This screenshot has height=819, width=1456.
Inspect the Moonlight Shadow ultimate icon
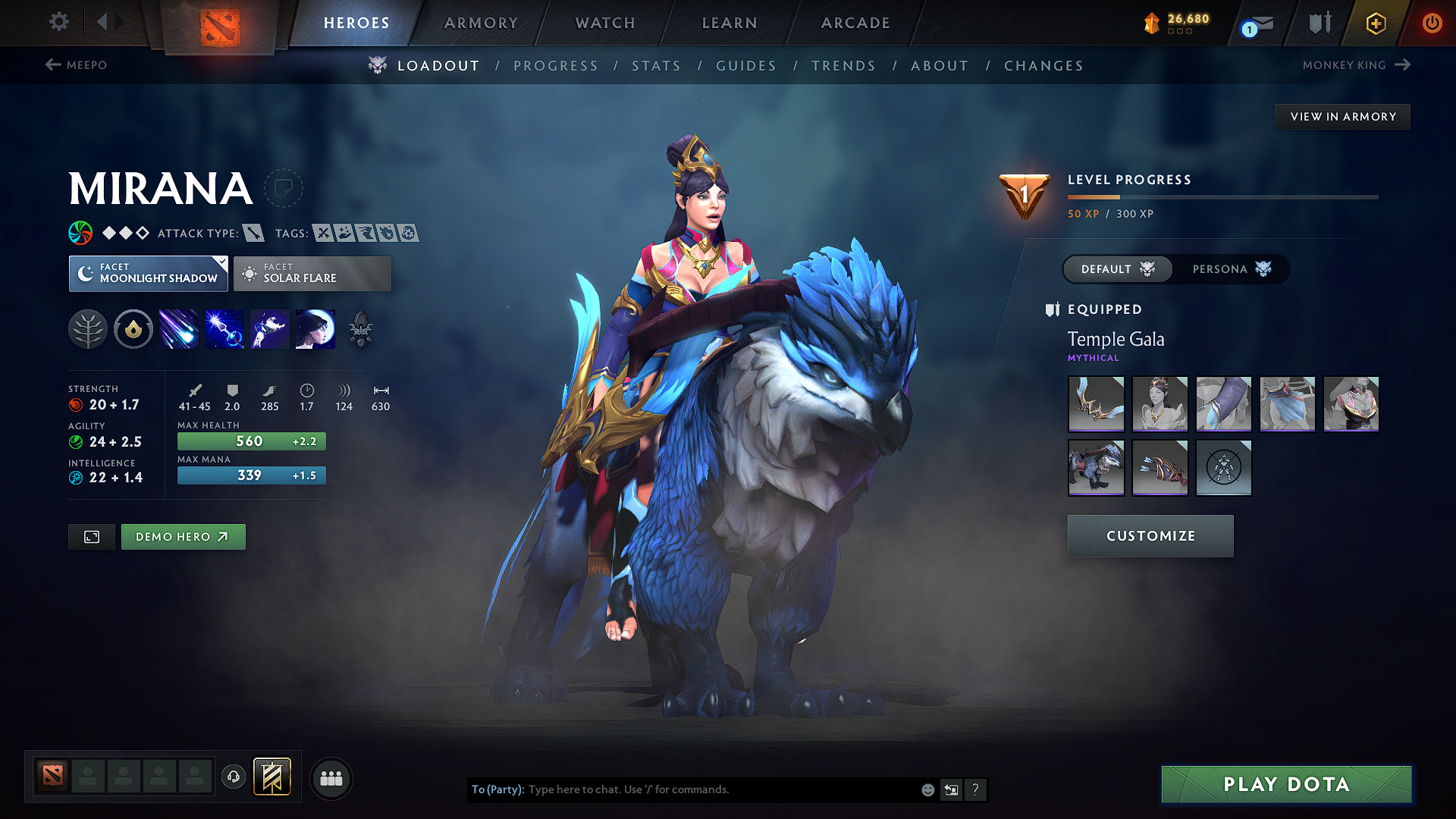pos(315,328)
